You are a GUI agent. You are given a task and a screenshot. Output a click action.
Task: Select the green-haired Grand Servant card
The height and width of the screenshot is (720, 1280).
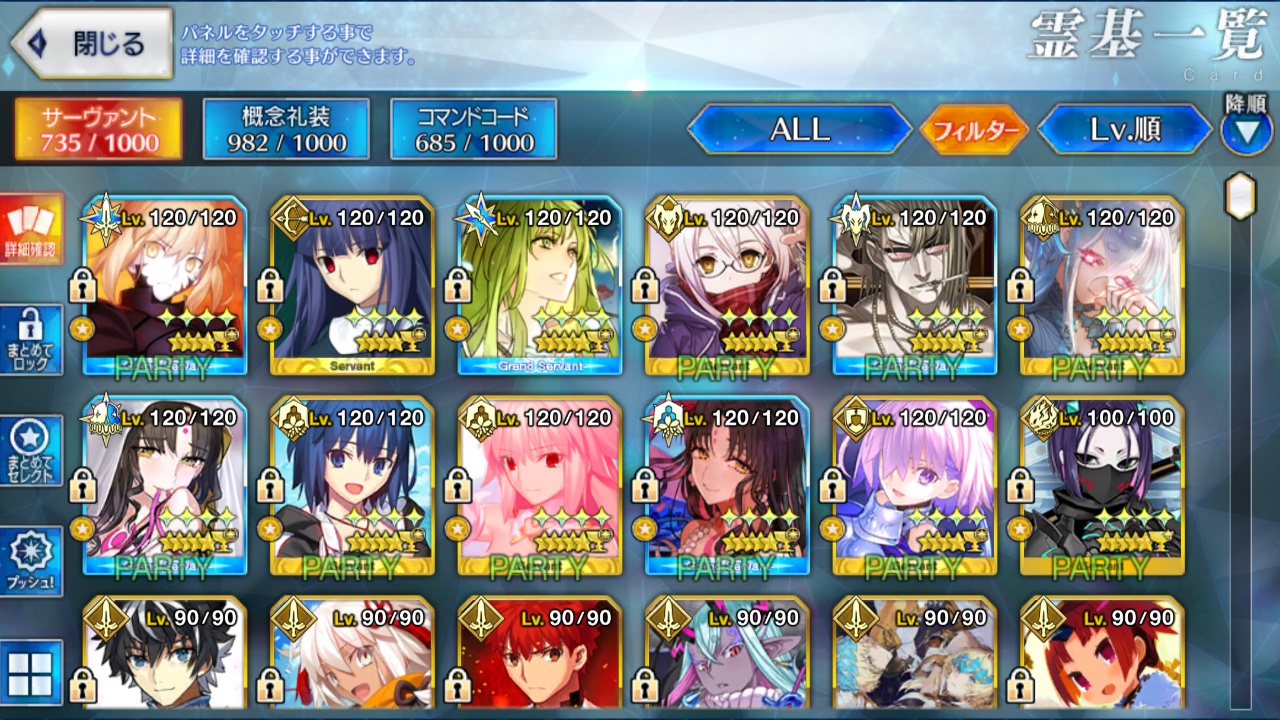click(x=540, y=285)
